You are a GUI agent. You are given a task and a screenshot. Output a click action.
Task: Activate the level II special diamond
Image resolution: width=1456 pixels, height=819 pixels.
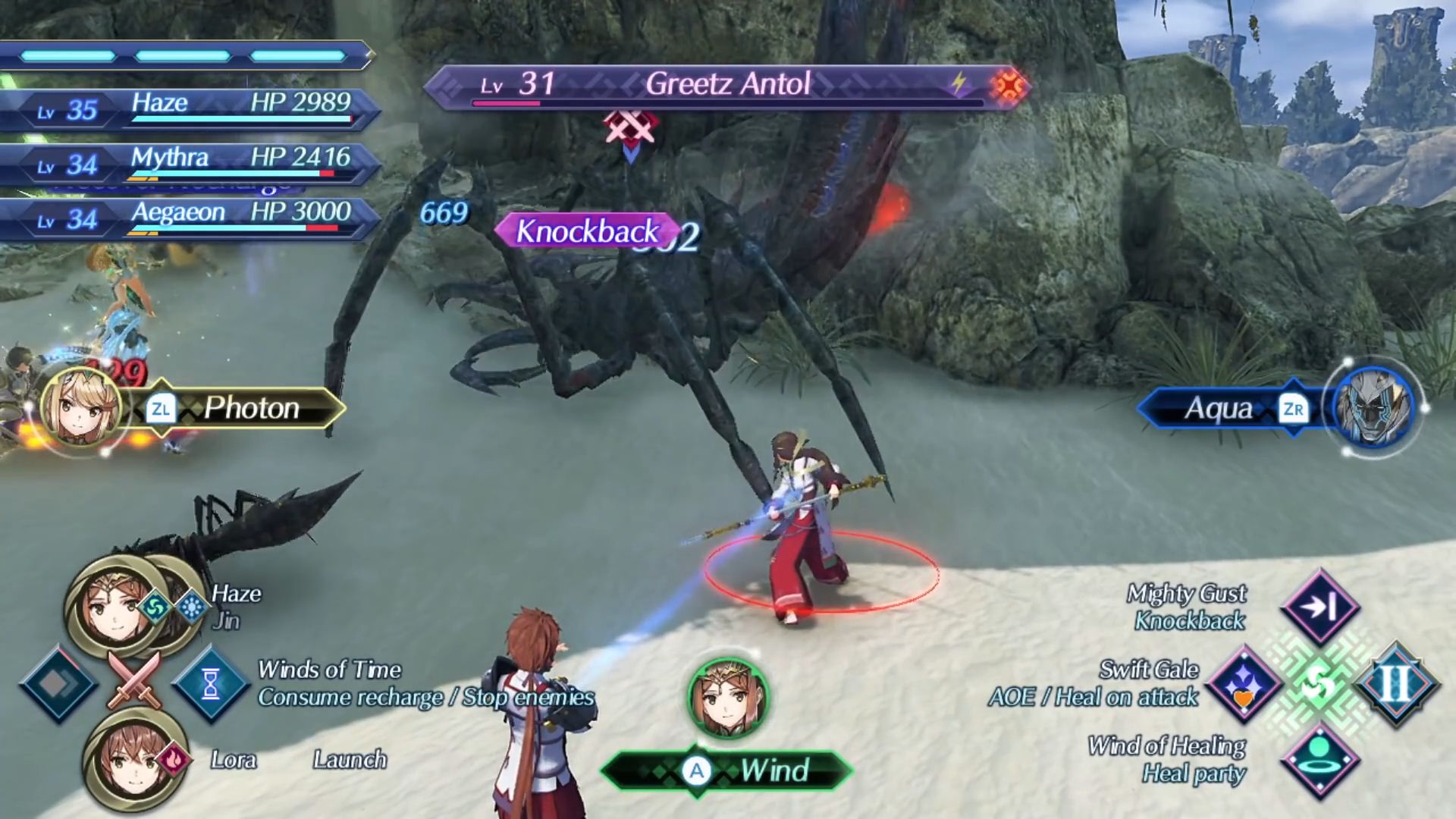[1395, 684]
